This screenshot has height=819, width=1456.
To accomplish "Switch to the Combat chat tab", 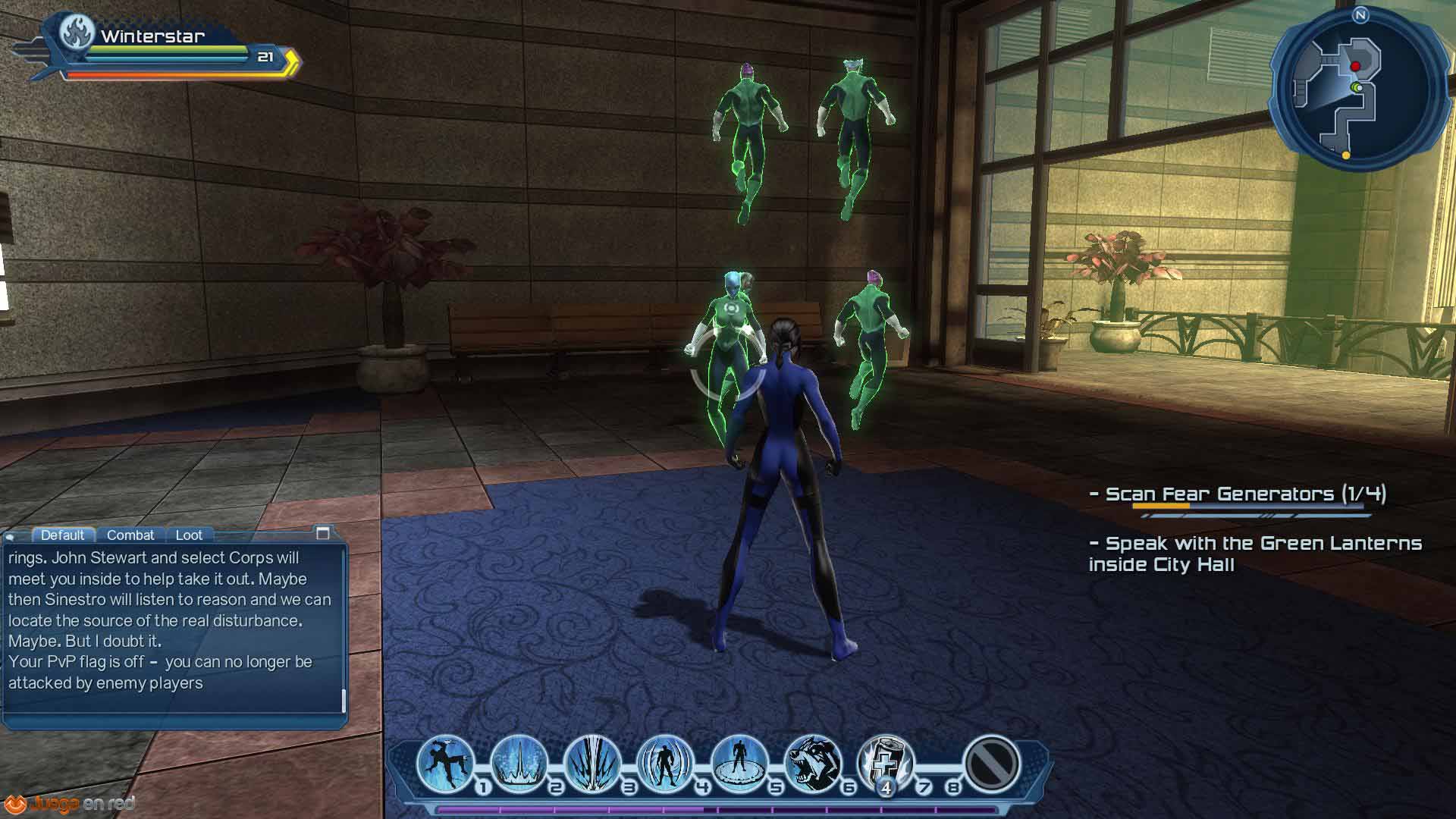I will coord(130,535).
